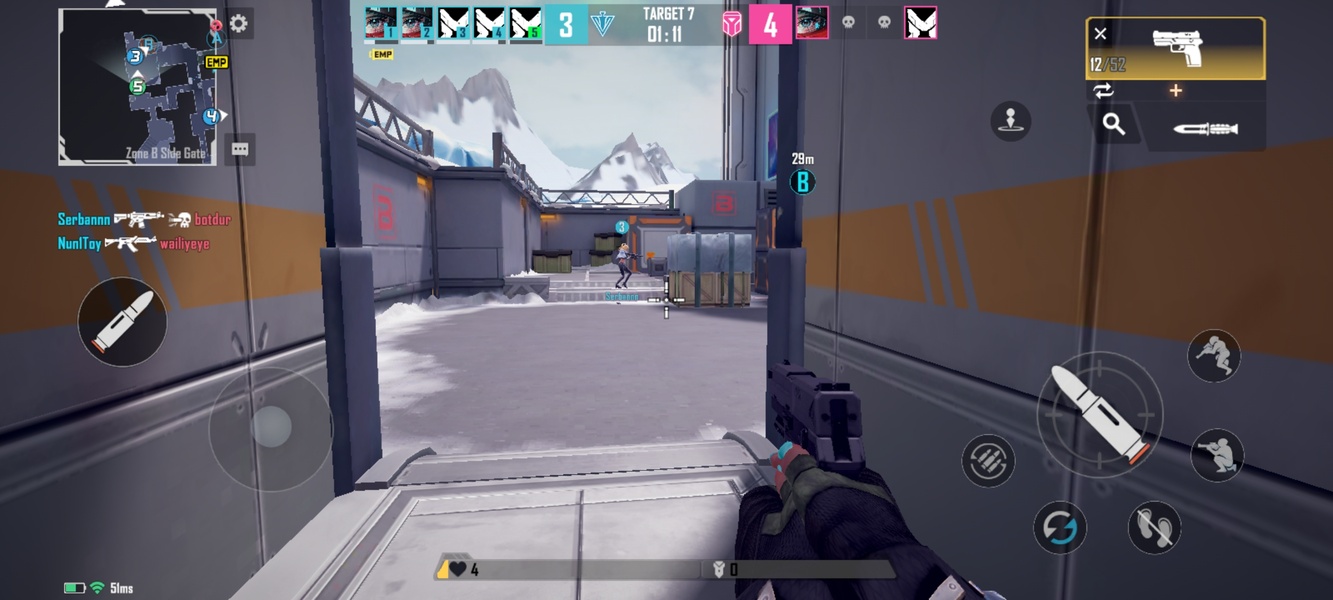Screen dimensions: 1333x600
Task: Tap the movement joystick center
Action: [270, 428]
